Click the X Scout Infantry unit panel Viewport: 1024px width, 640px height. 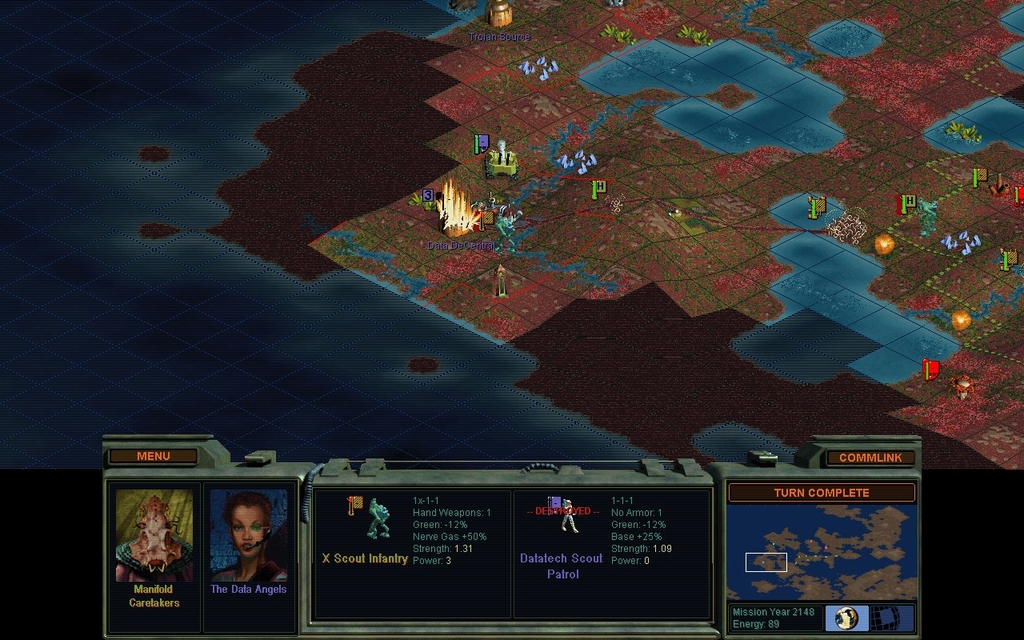click(x=412, y=553)
